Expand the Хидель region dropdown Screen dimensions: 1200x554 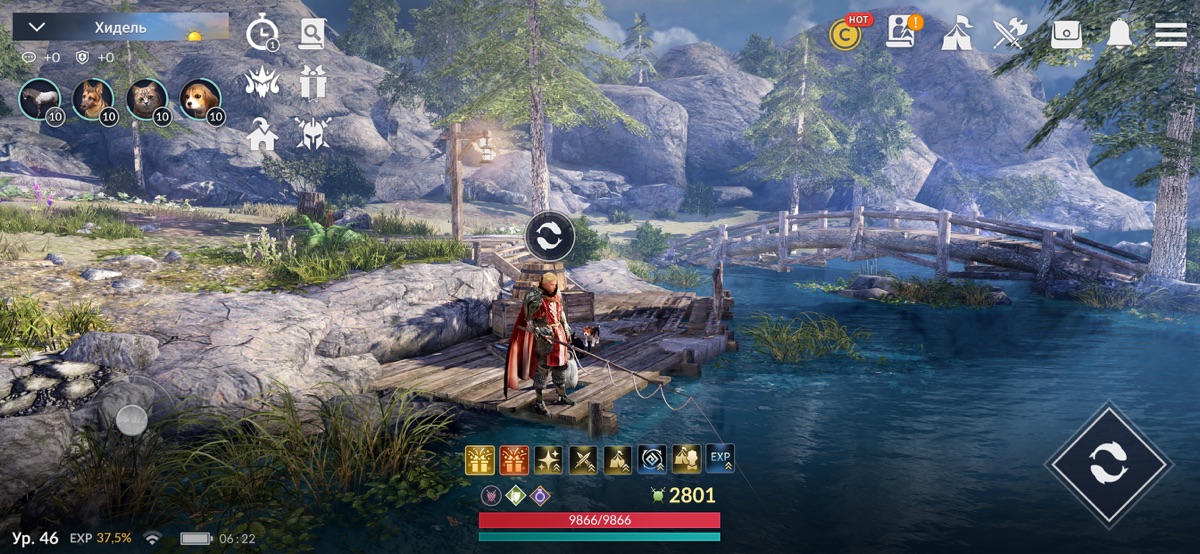pos(36,28)
